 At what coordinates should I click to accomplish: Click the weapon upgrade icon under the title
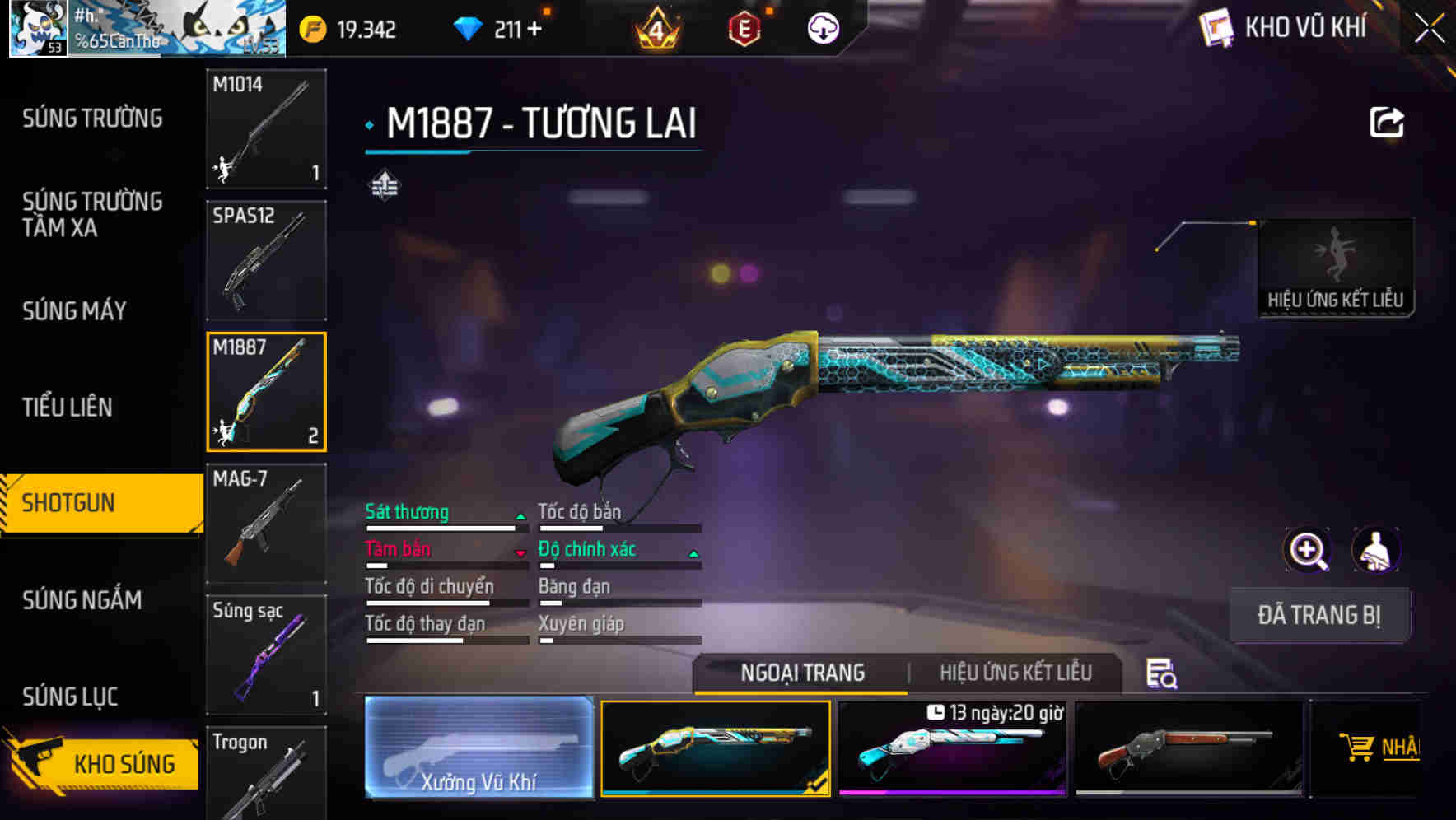386,185
